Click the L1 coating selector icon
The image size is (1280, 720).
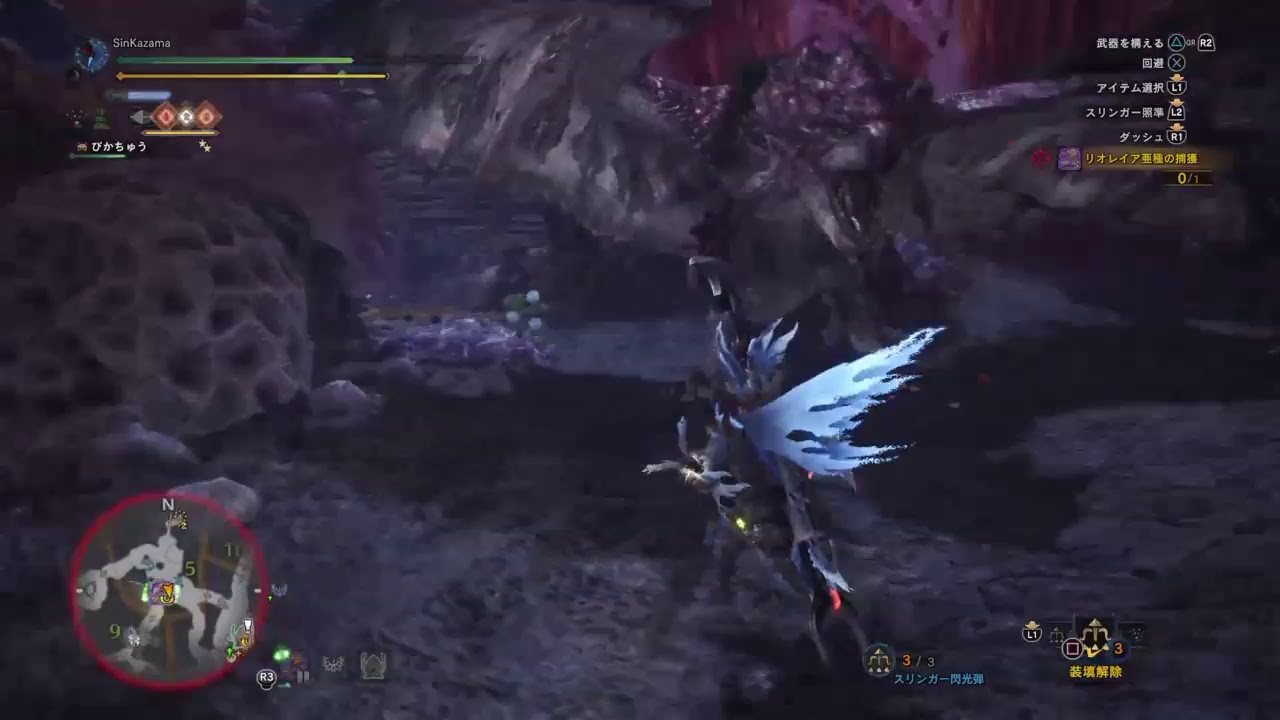tap(1032, 632)
